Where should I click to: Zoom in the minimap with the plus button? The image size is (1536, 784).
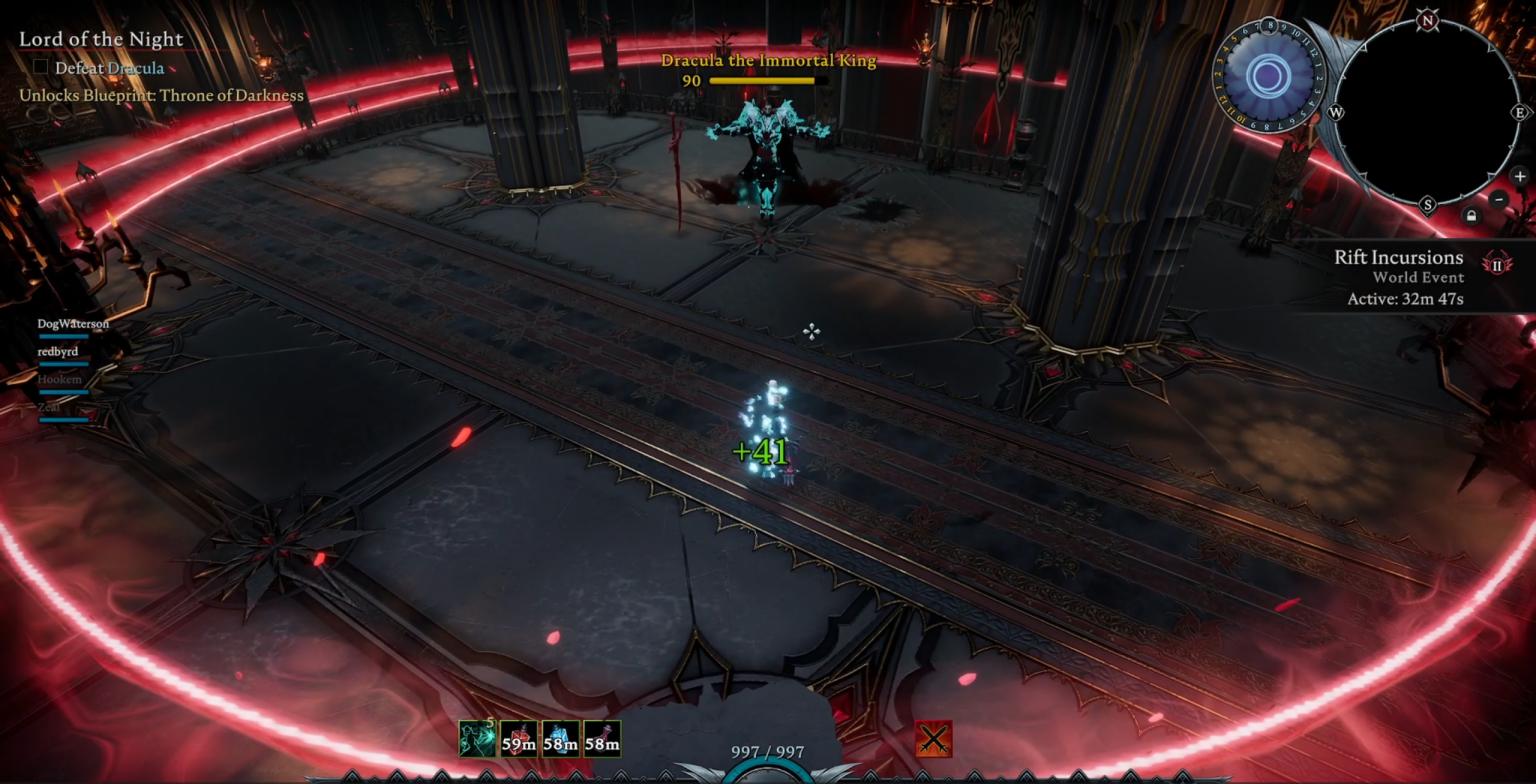[1520, 177]
